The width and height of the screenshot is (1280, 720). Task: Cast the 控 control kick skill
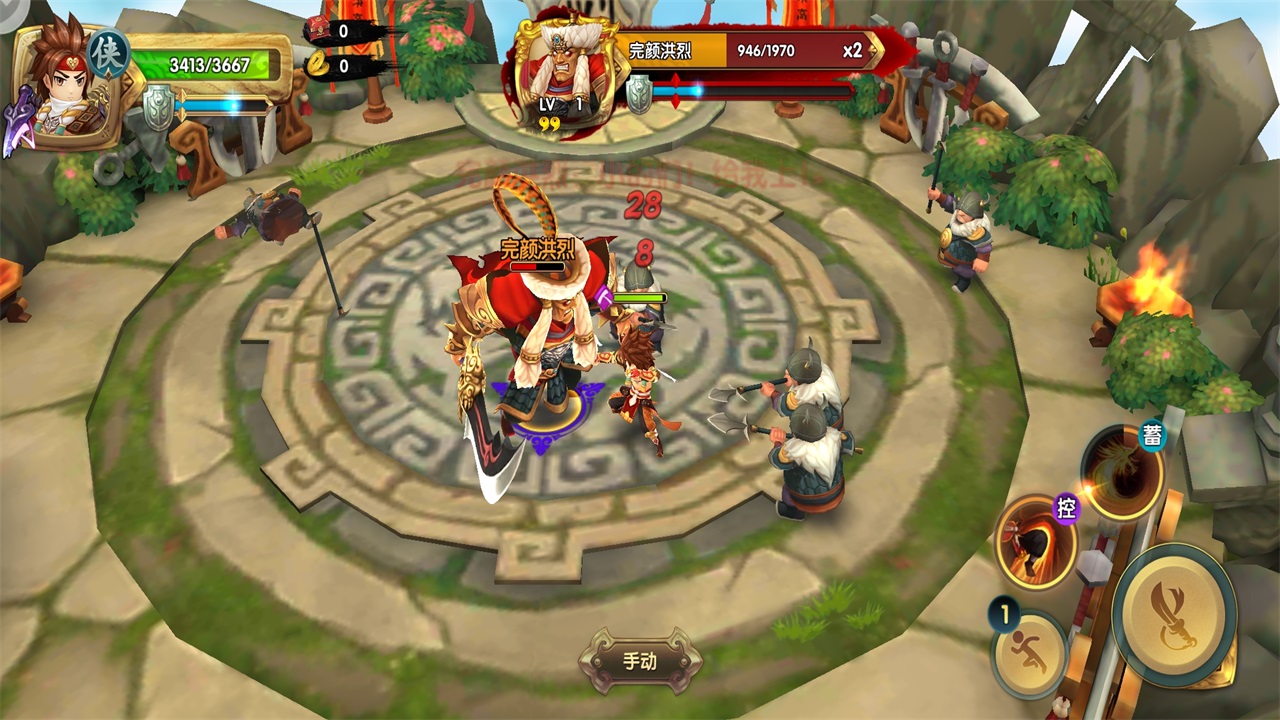1035,543
